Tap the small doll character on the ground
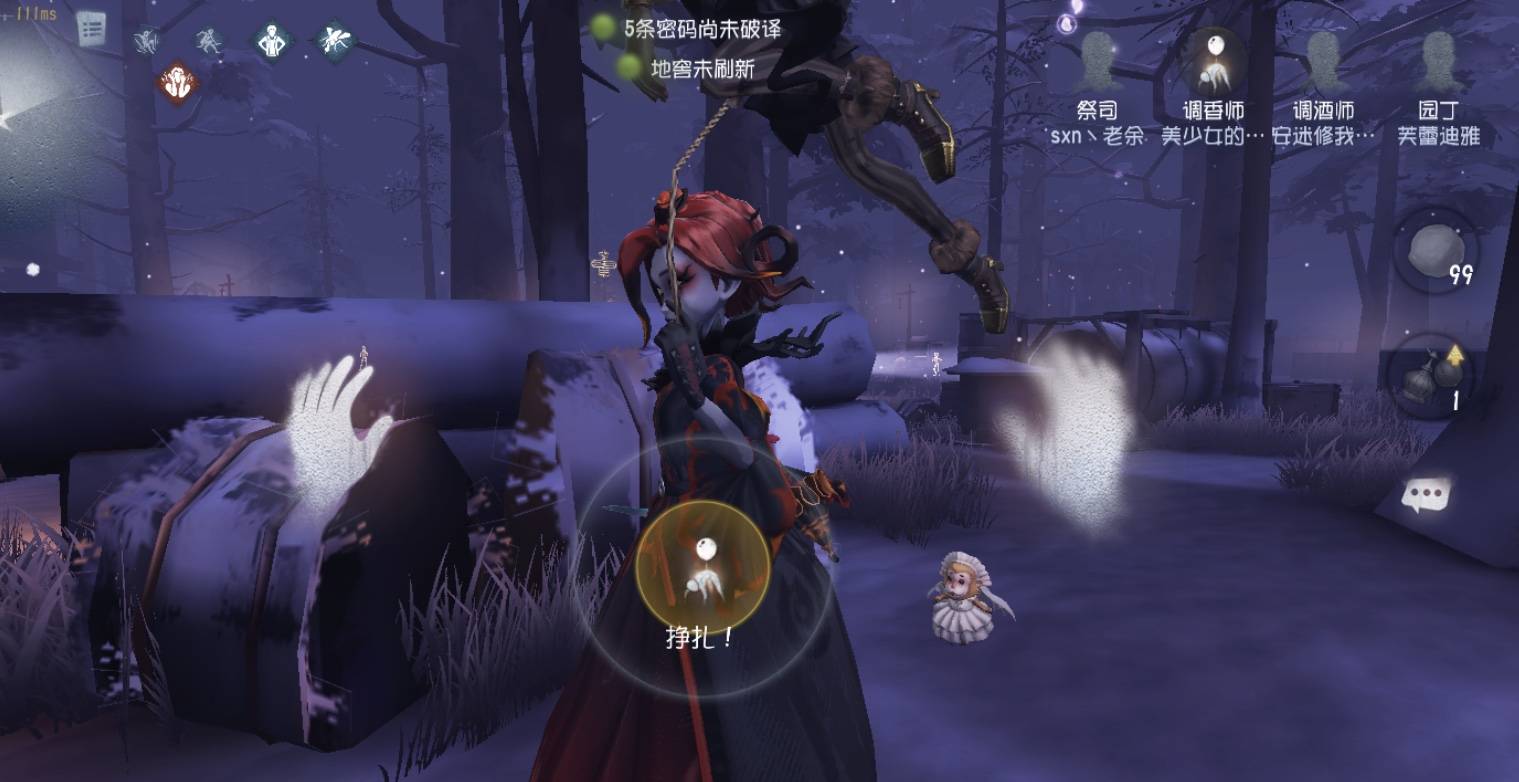The height and width of the screenshot is (782, 1519). point(962,595)
